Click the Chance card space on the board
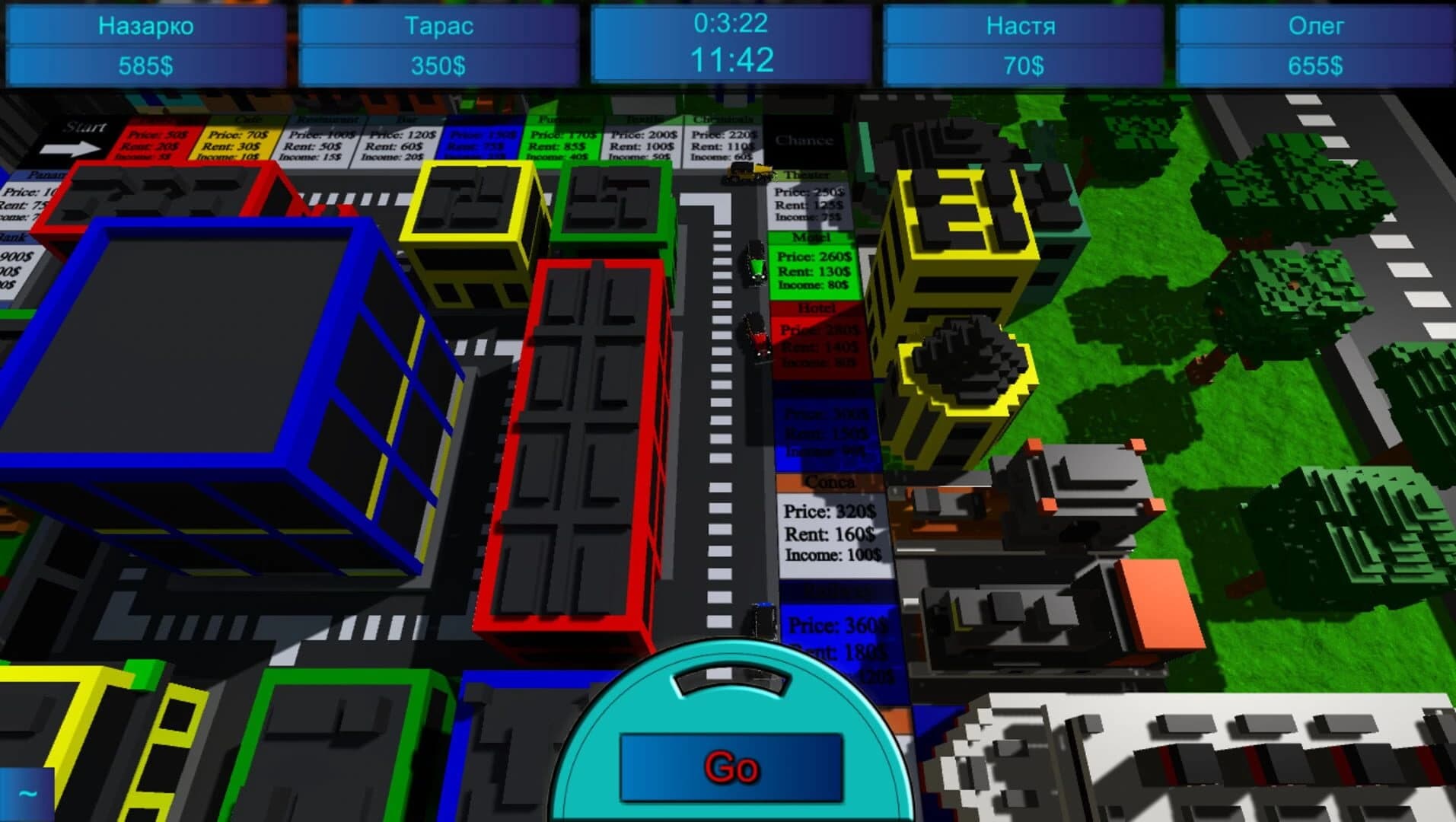Screen dimensions: 1456x822 803,141
